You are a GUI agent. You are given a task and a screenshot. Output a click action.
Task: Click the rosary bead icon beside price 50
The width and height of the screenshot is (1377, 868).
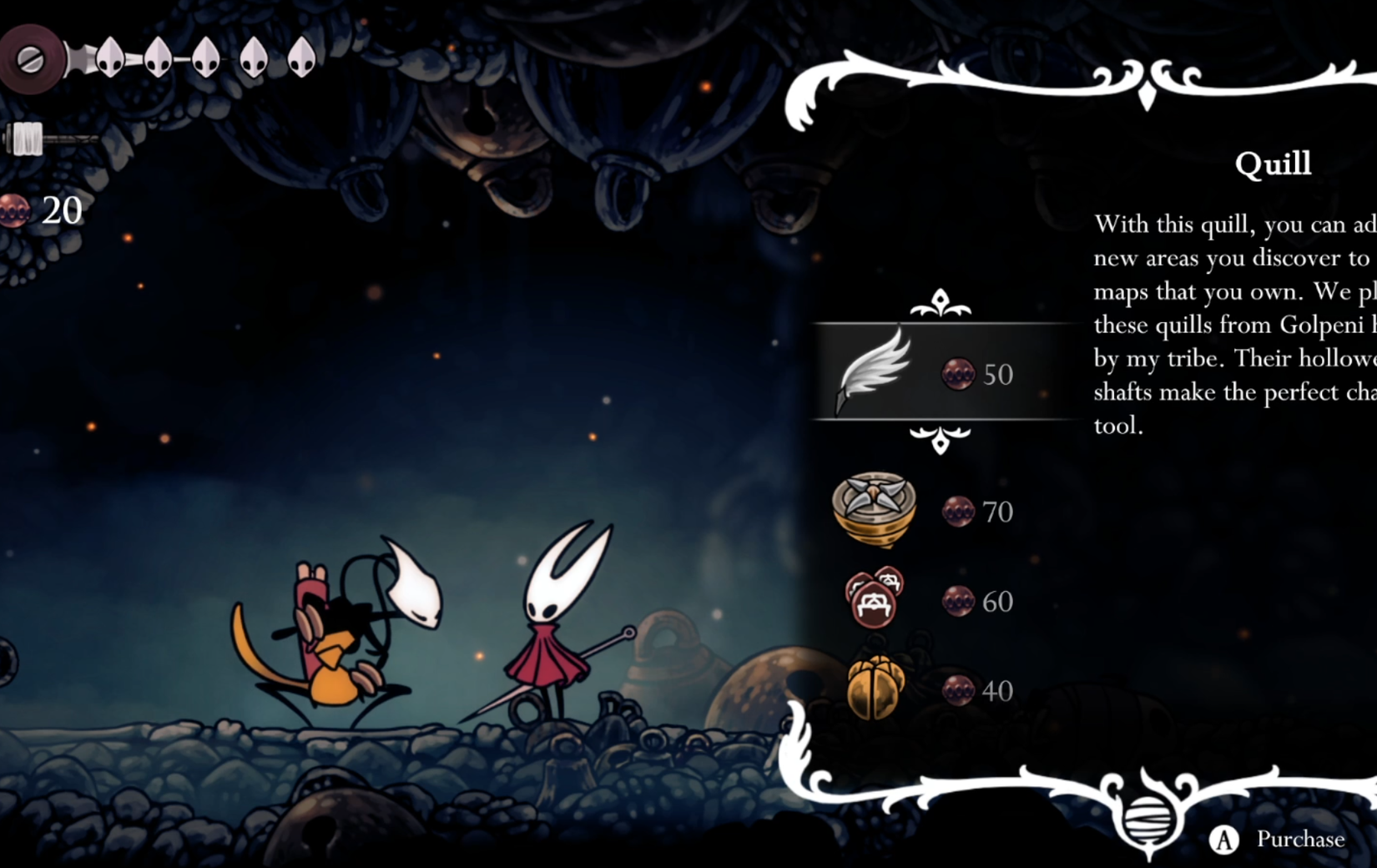pos(956,374)
